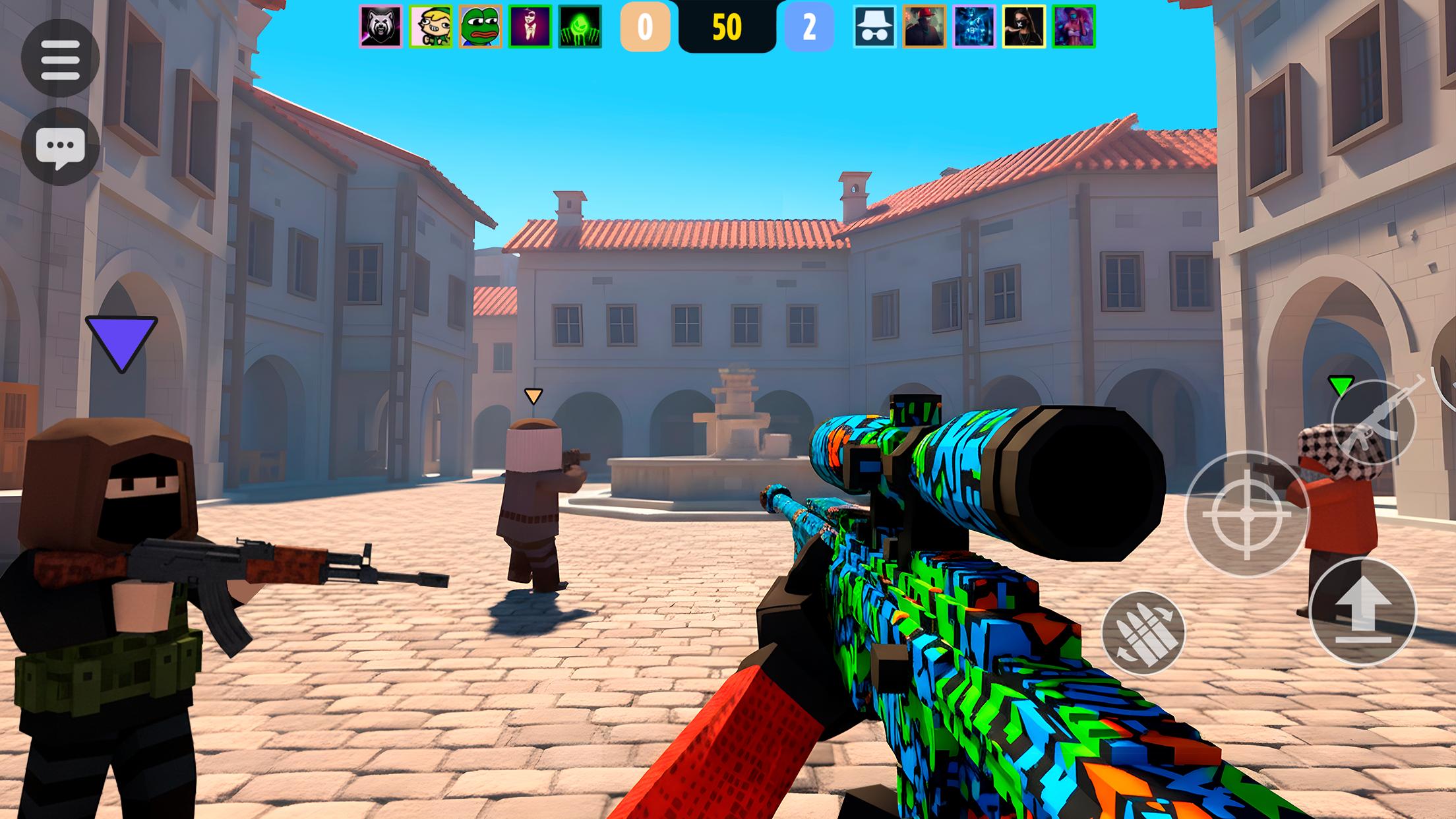Jump using the up-arrow button
The width and height of the screenshot is (1456, 819).
coord(1362,611)
